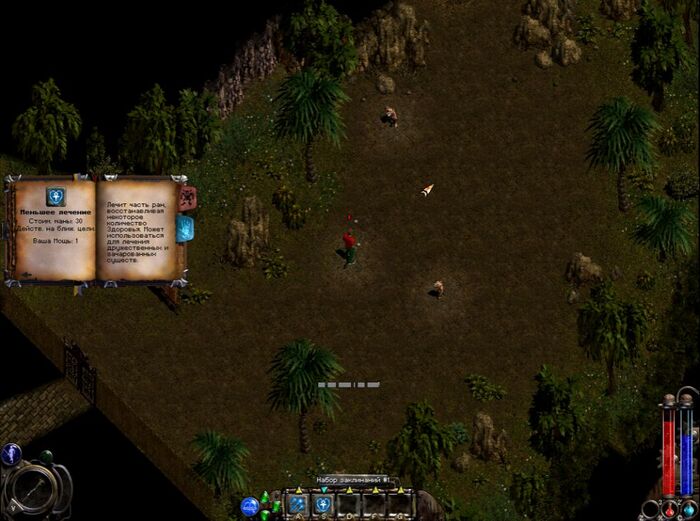
Task: Open the blue hand spellbook tab
Action: click(185, 229)
